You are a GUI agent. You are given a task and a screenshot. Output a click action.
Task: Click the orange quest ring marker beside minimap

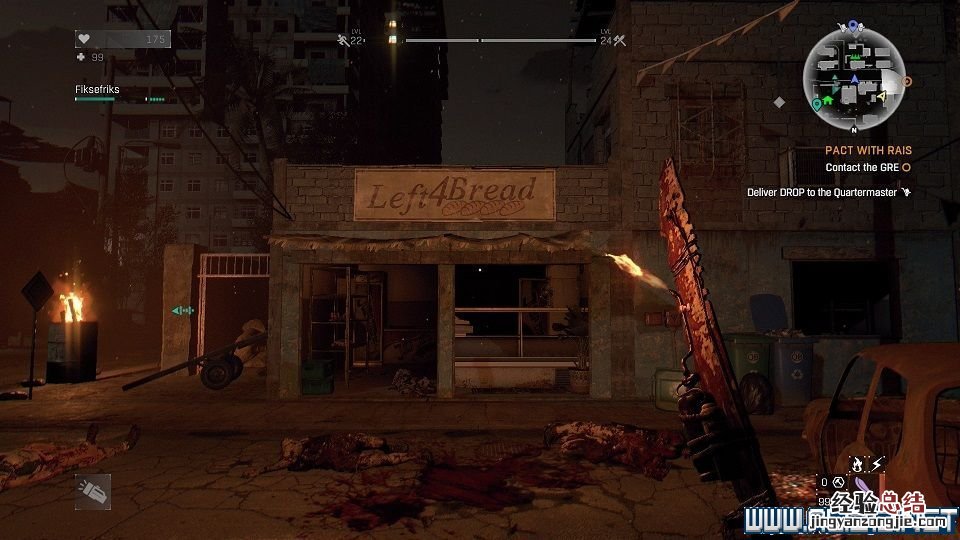tap(908, 81)
